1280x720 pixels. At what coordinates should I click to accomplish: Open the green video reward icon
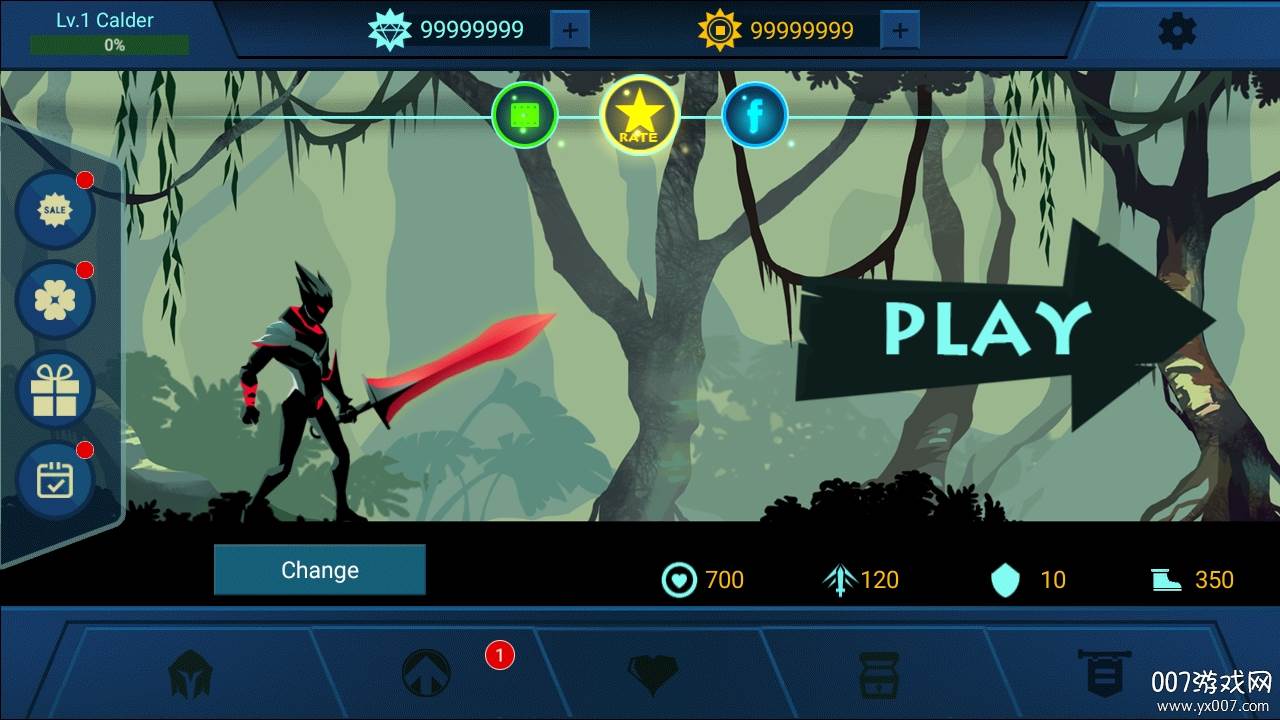click(x=525, y=115)
